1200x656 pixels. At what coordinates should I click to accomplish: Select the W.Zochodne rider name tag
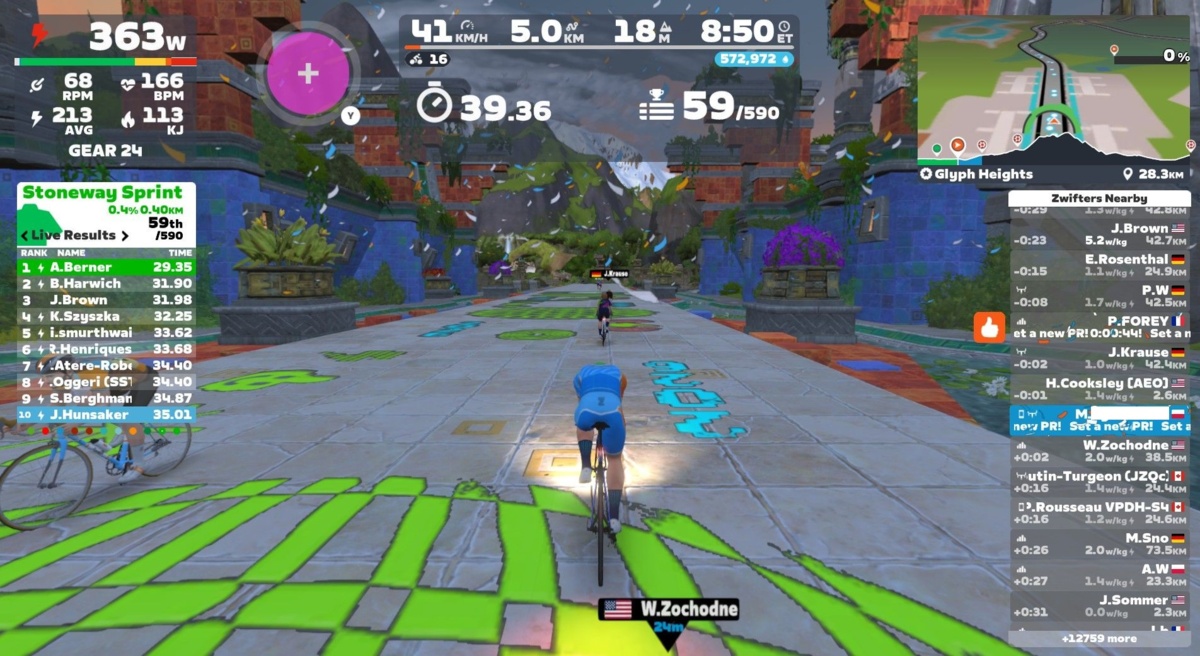(x=669, y=609)
